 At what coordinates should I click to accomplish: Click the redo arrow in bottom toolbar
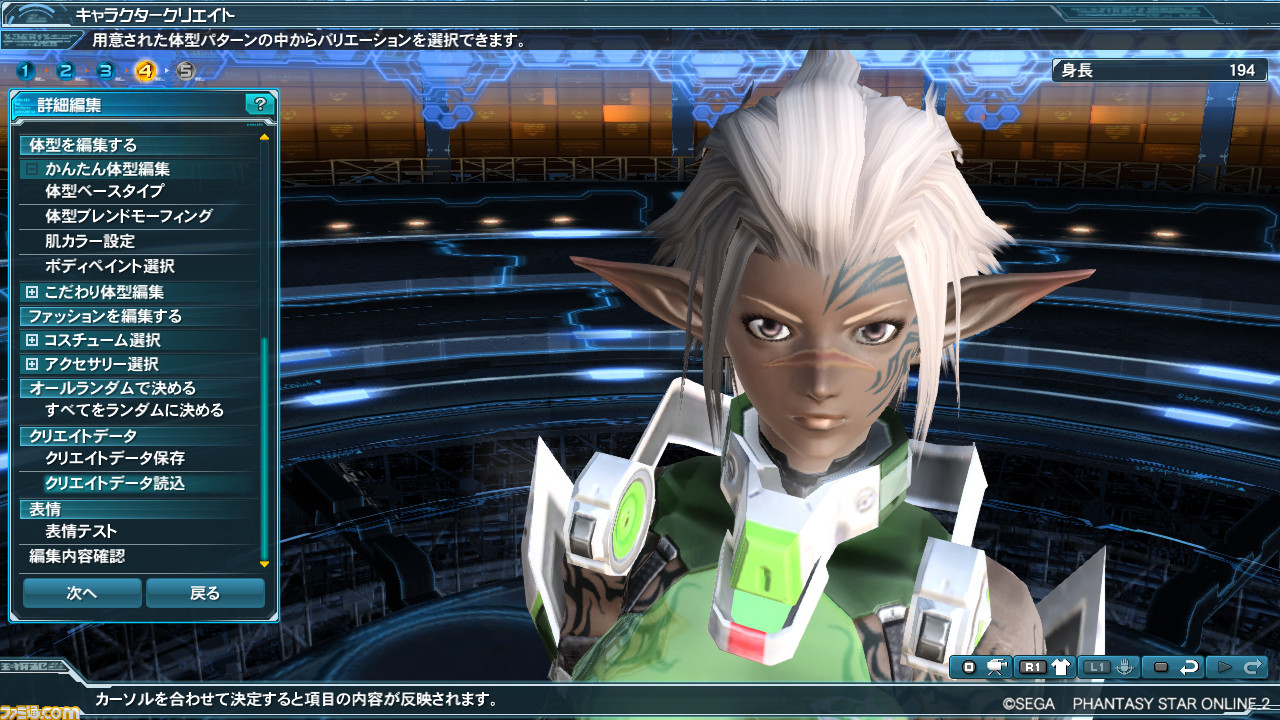click(x=1253, y=666)
